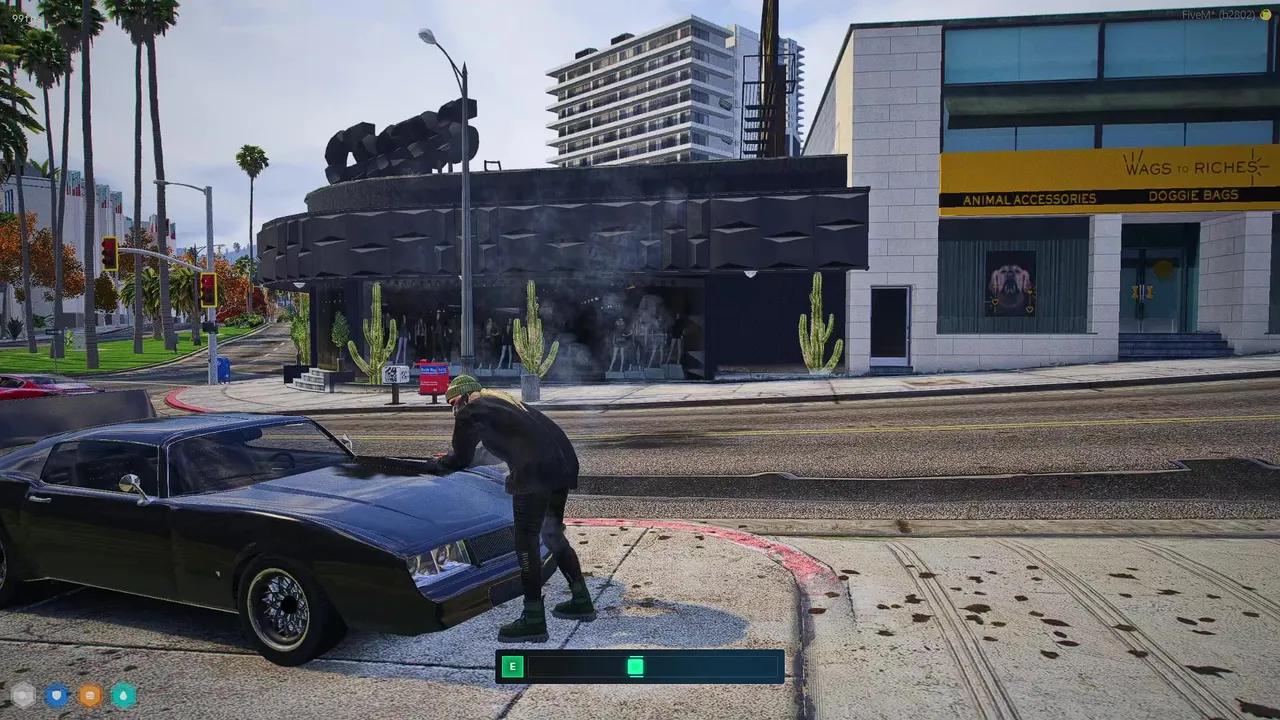Click the teal water-drop thirst icon
The height and width of the screenshot is (720, 1280).
click(x=124, y=694)
